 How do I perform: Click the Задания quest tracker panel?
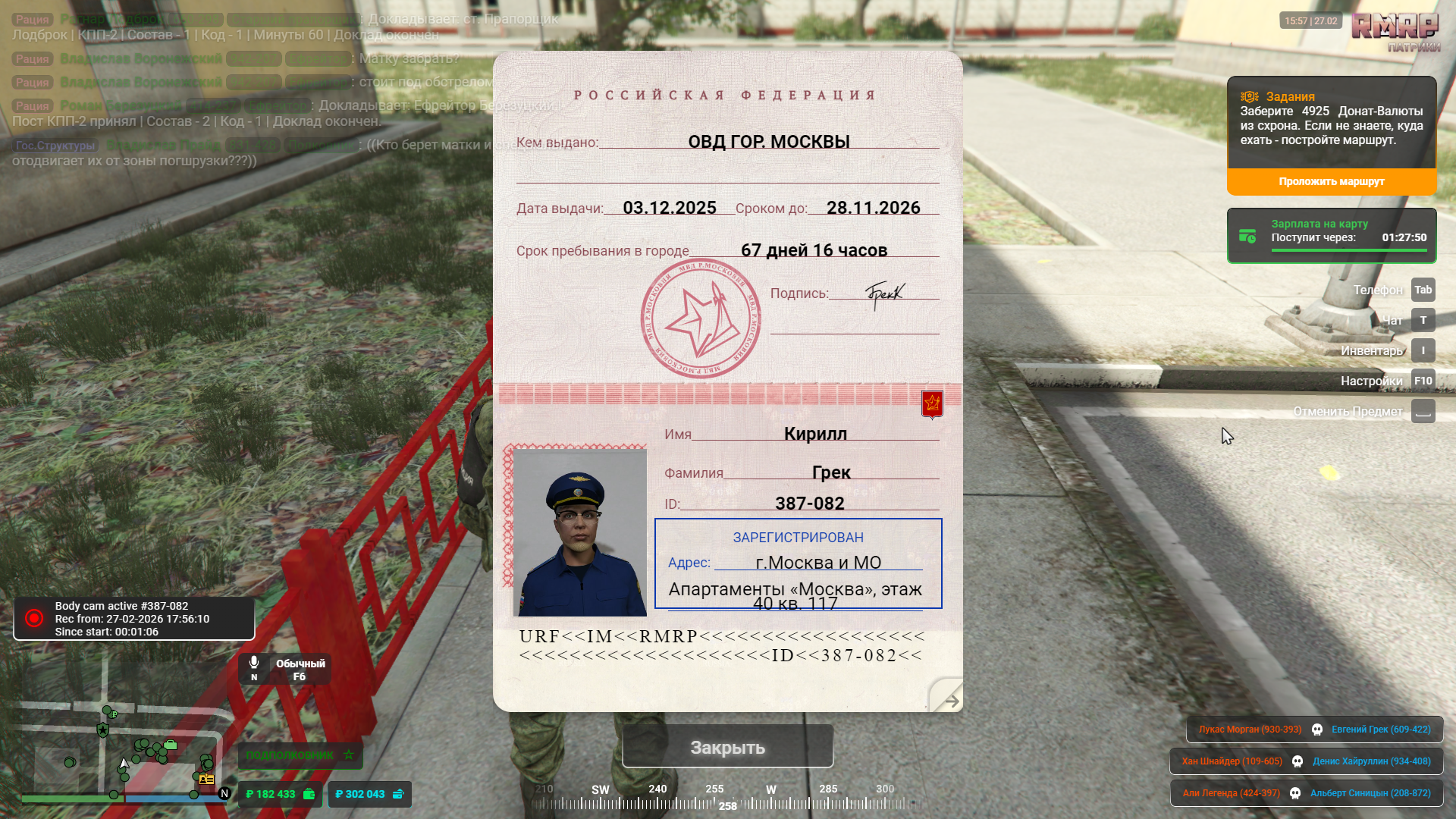tap(1331, 121)
